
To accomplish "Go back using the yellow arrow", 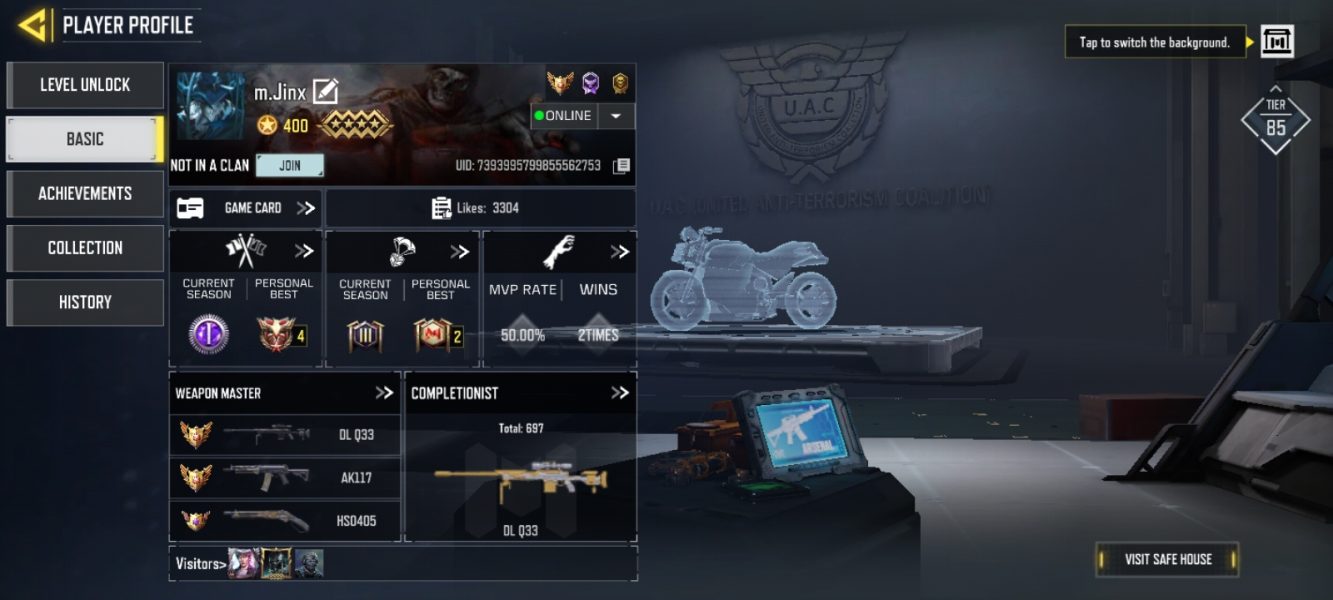I will pyautogui.click(x=33, y=25).
